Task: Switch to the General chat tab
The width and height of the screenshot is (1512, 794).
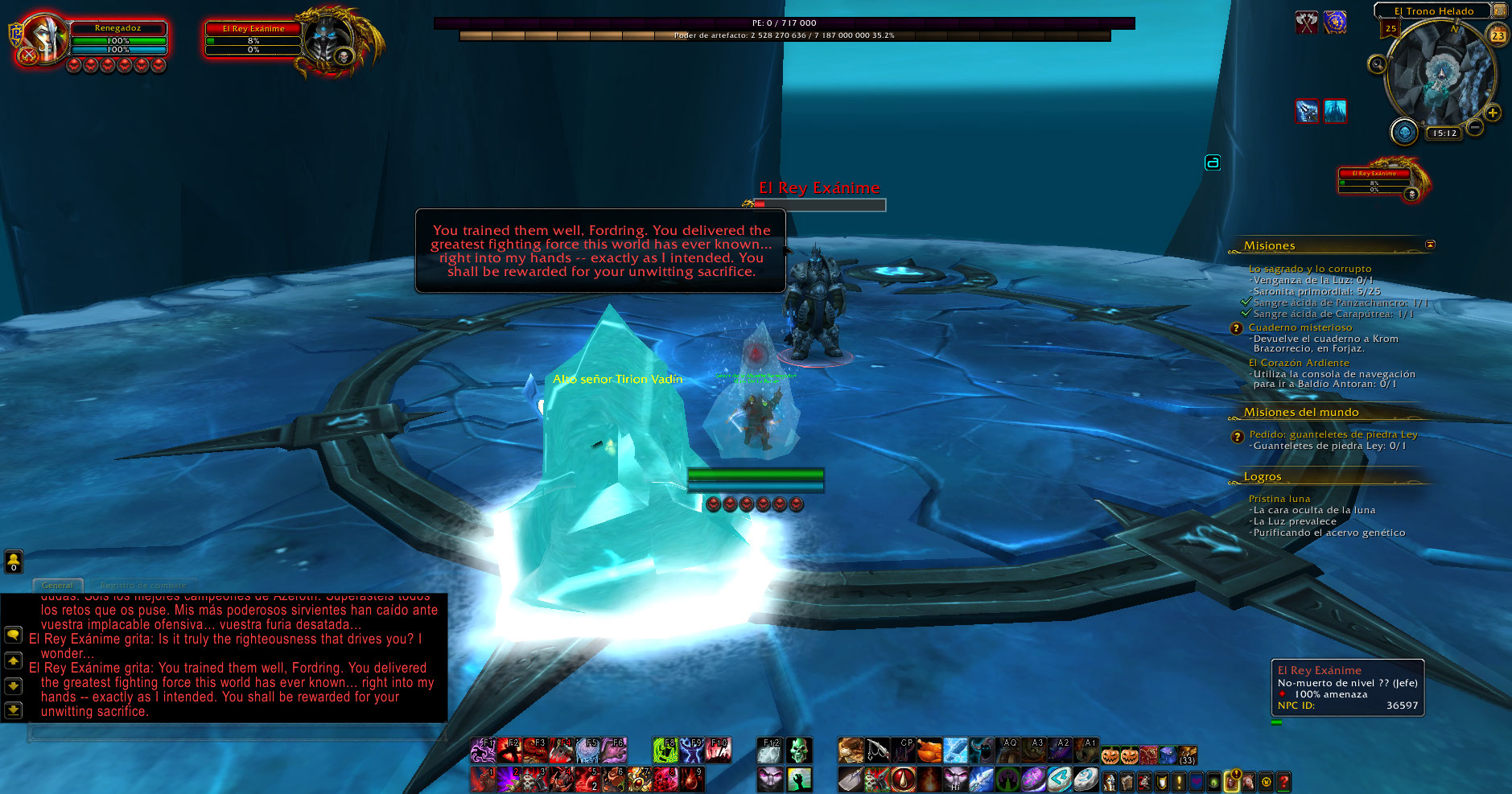Action: (57, 586)
